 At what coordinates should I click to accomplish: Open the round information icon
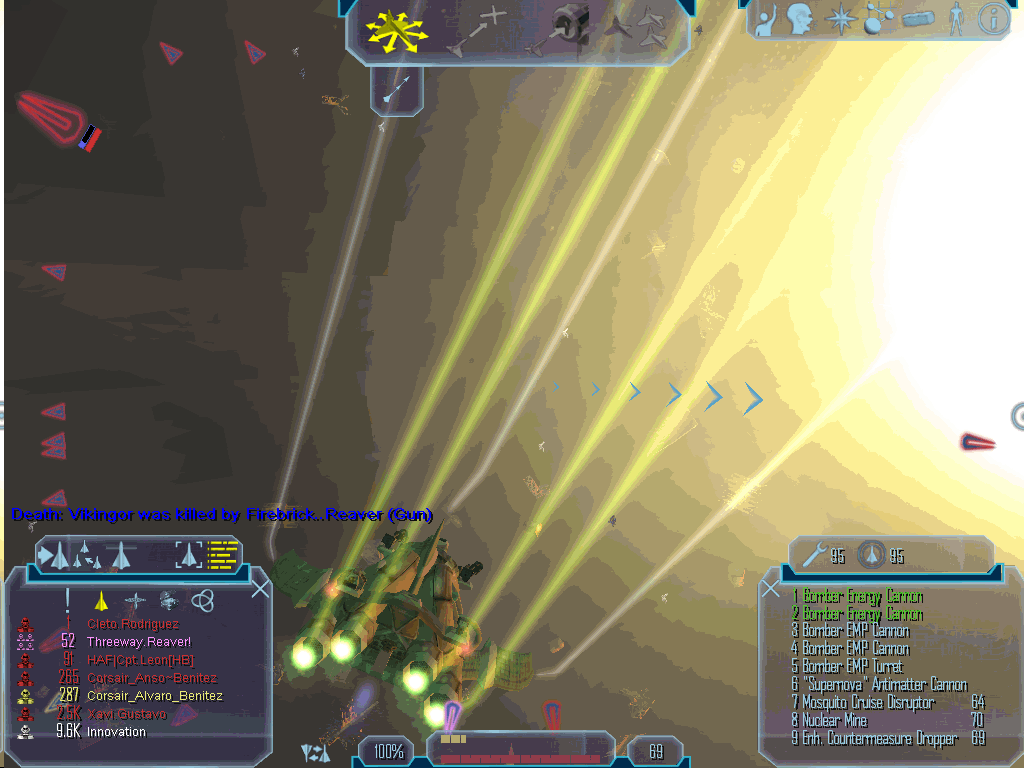coord(992,18)
